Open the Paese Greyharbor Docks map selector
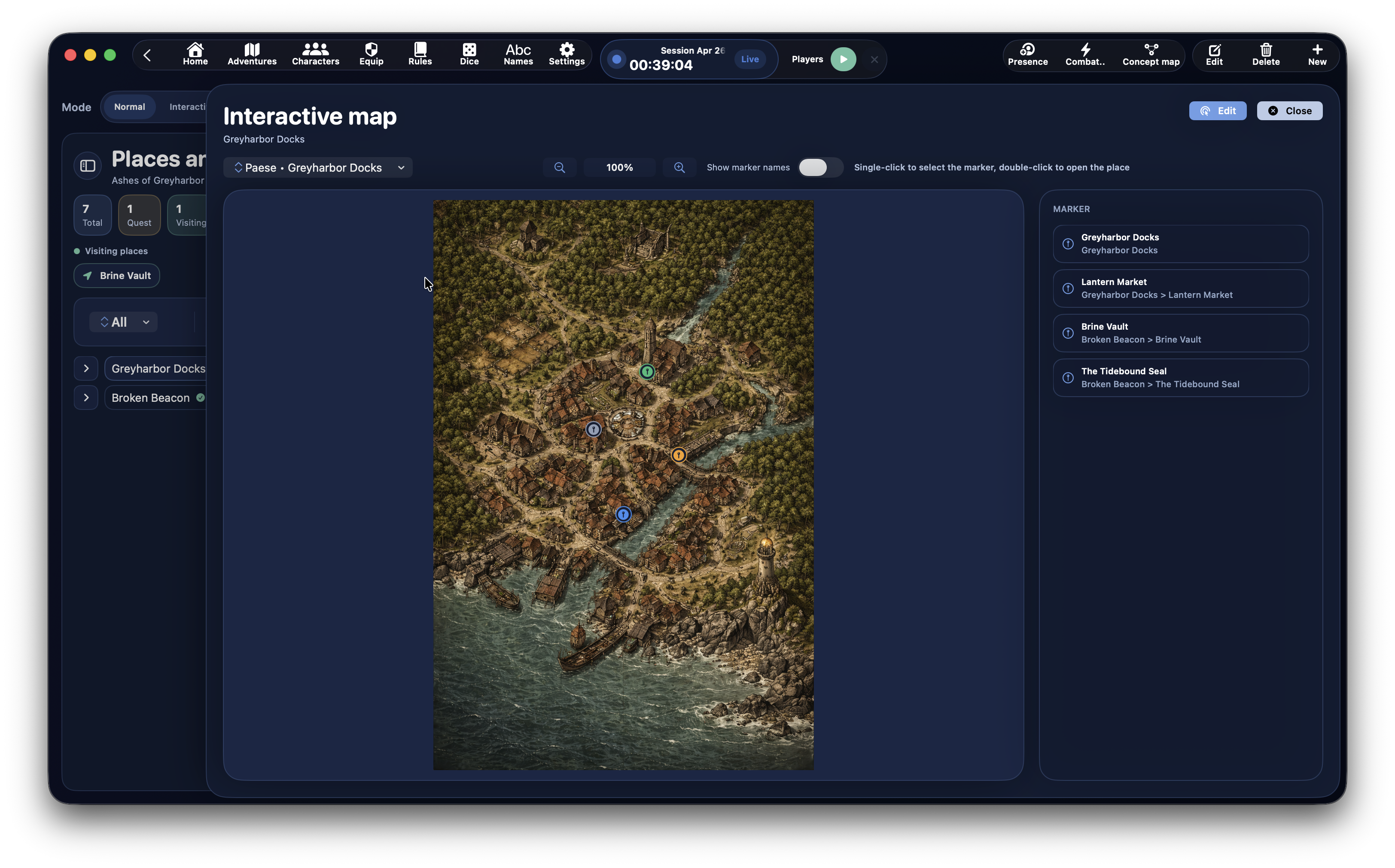 tap(317, 167)
